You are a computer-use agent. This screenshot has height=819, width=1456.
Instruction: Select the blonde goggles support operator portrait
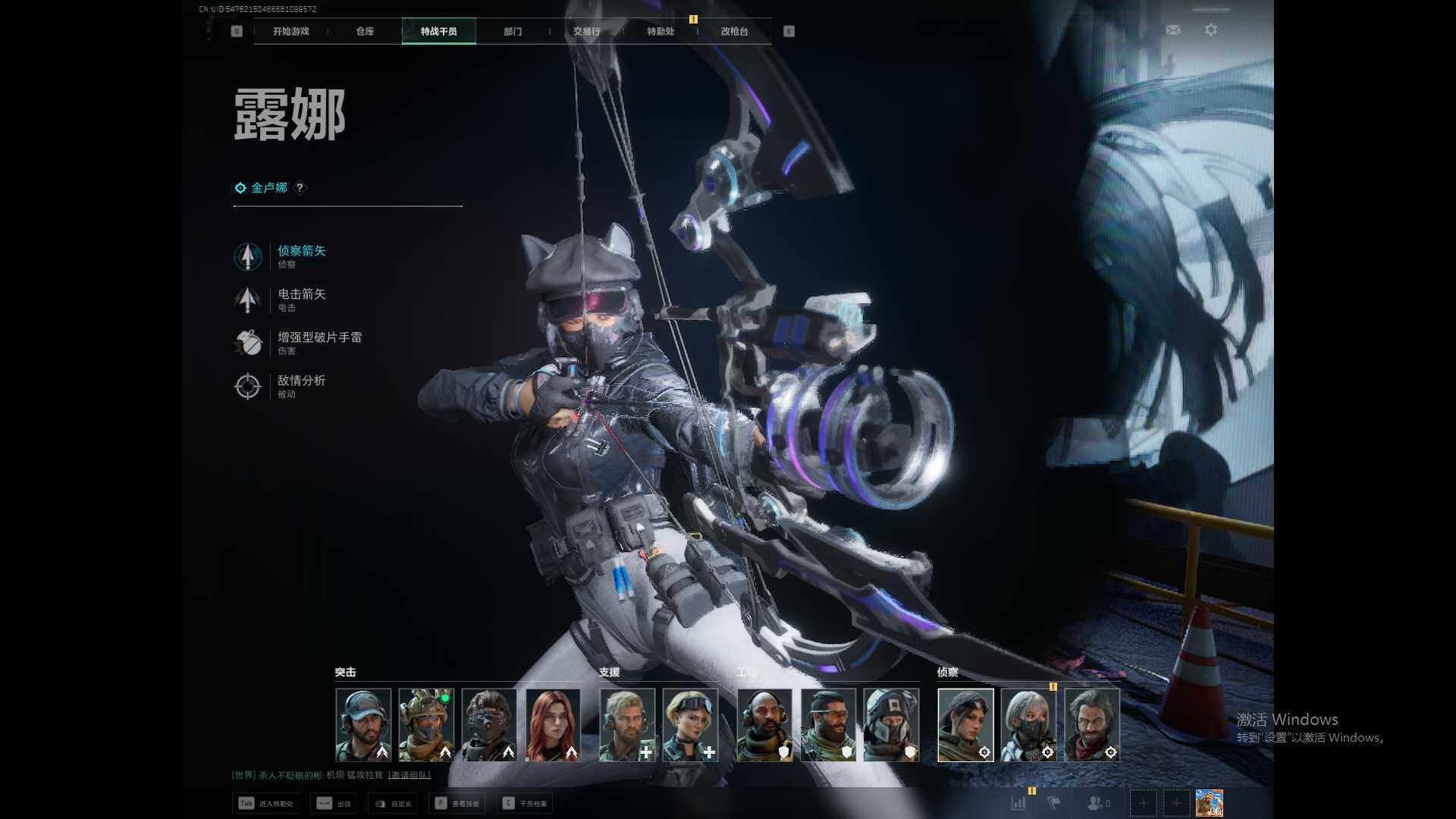(x=690, y=724)
